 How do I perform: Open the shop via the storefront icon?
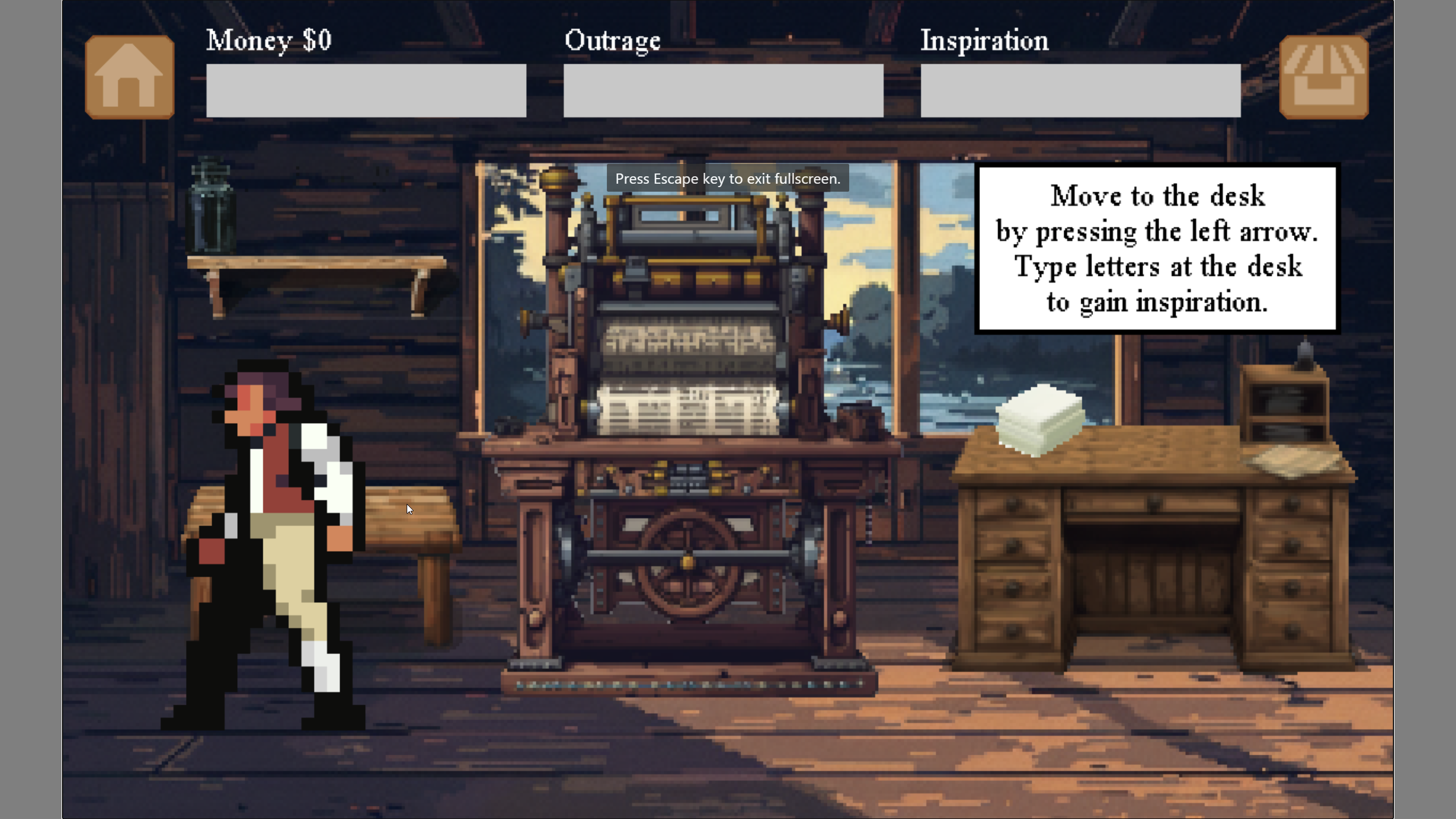coord(1325,76)
